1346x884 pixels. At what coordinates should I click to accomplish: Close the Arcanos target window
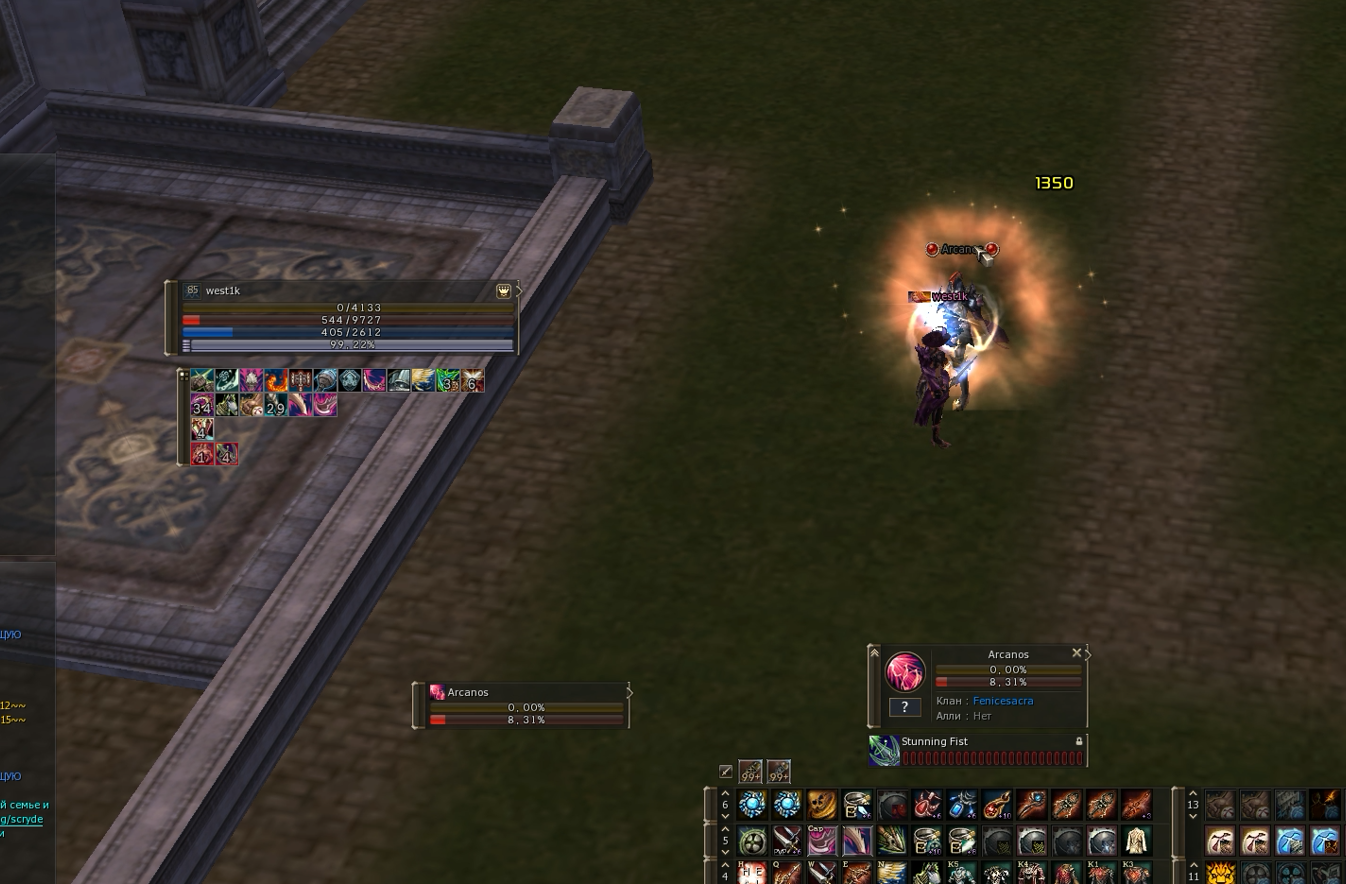(x=1076, y=653)
